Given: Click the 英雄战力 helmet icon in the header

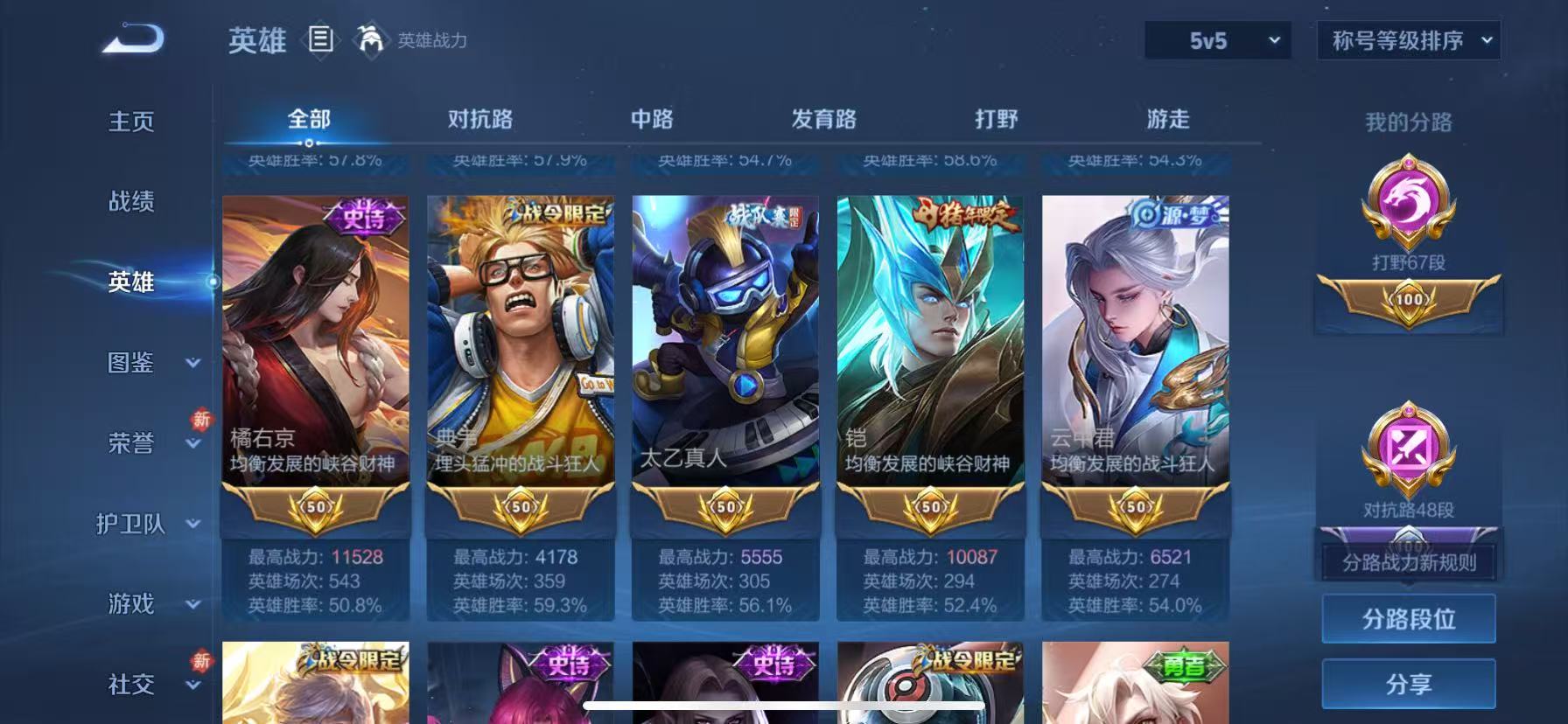Looking at the screenshot, I should (371, 40).
